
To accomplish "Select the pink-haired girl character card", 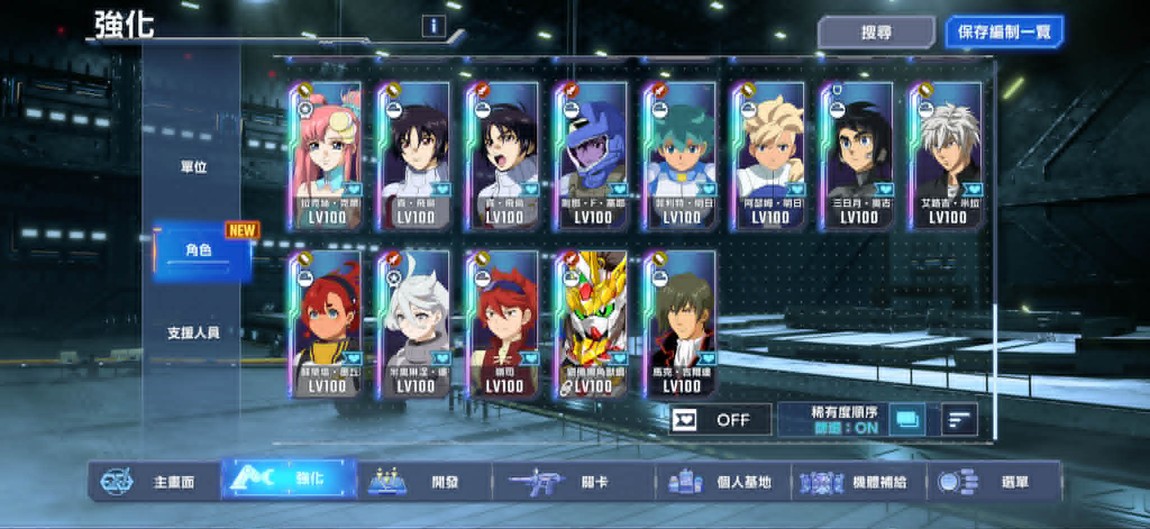I will click(x=327, y=157).
